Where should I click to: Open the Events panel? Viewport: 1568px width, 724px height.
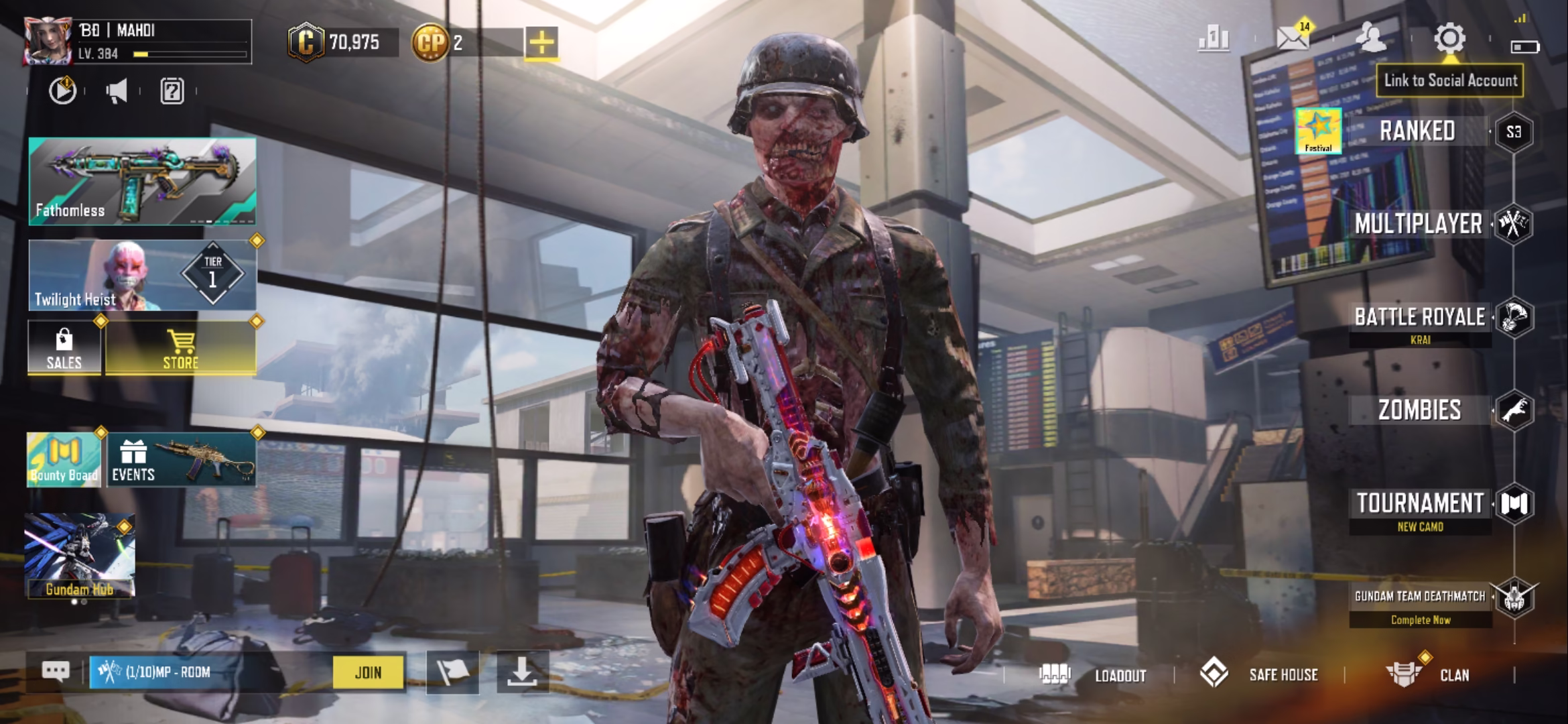[181, 460]
